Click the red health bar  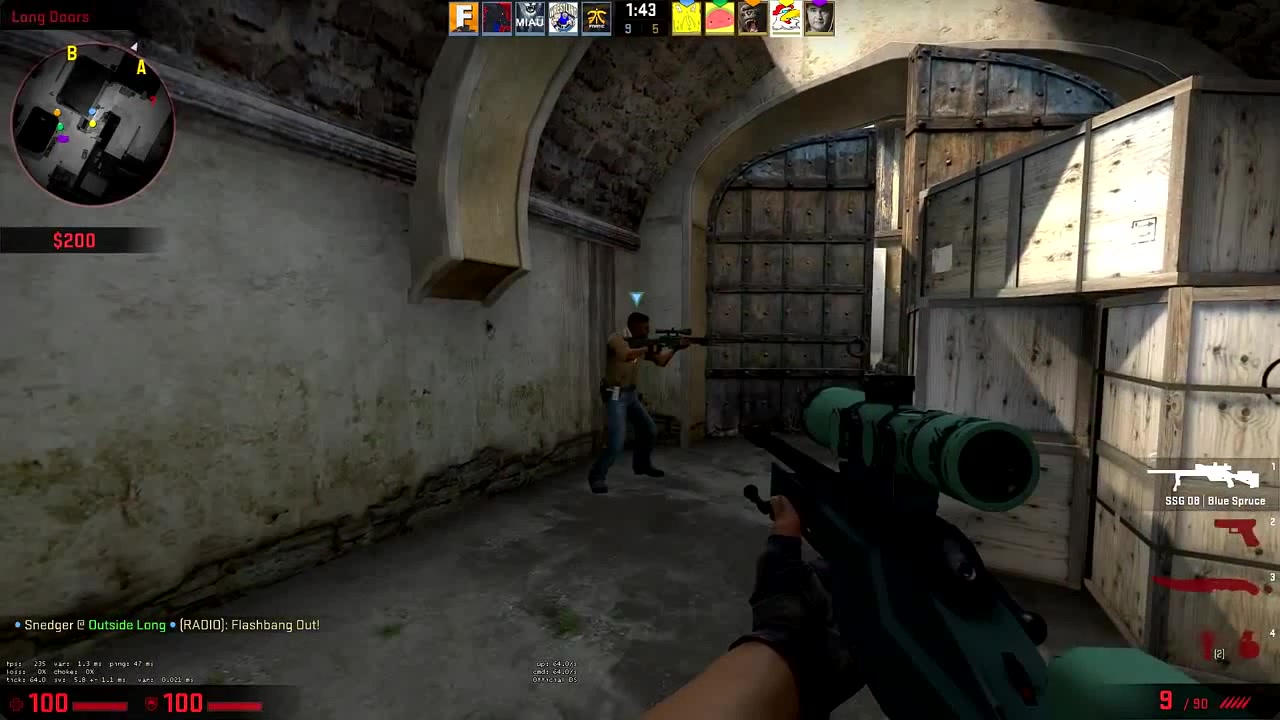click(x=100, y=706)
